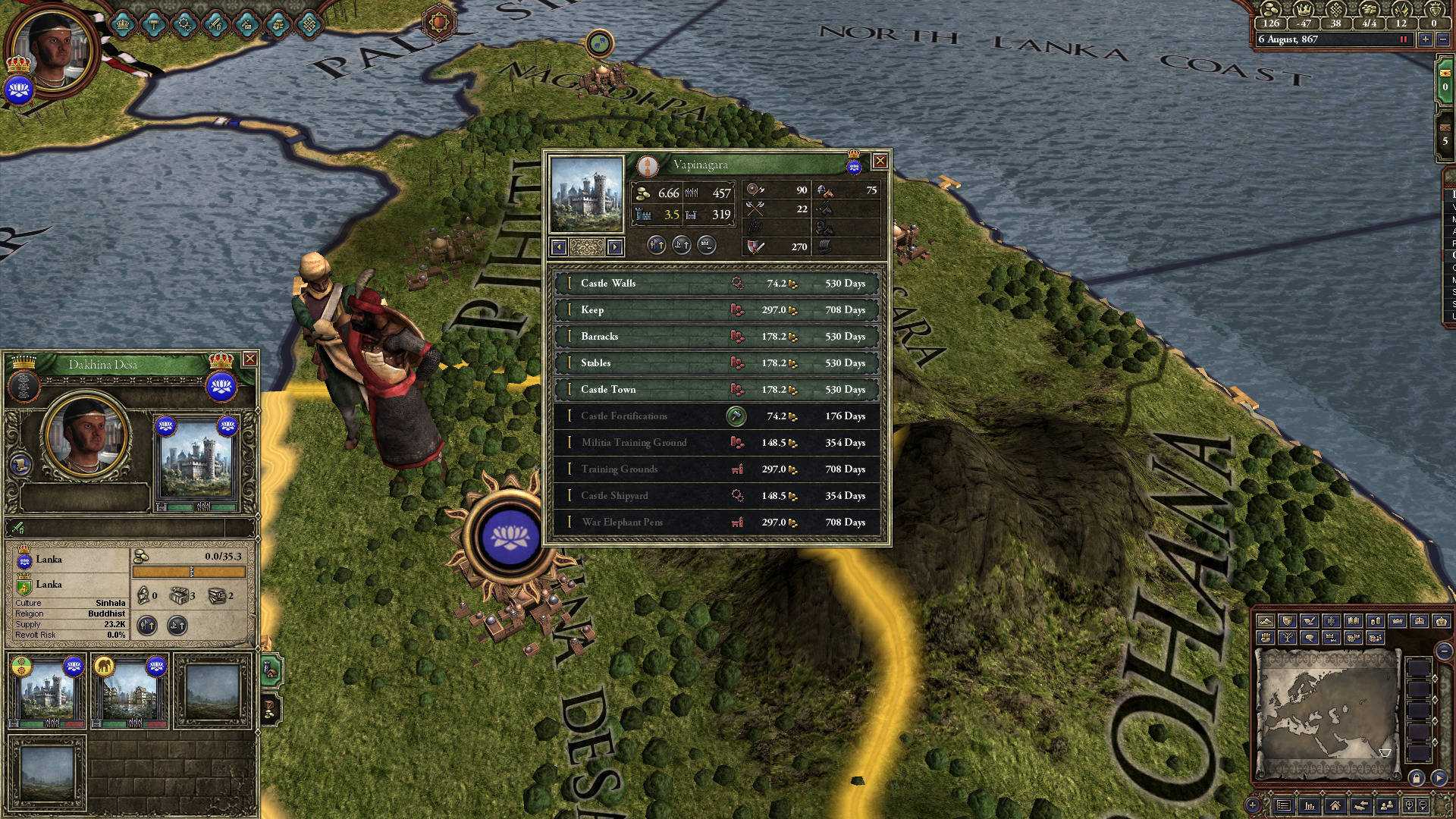The width and height of the screenshot is (1456, 819).
Task: Make Vapinagara your capital via crown icon
Action: pyautogui.click(x=706, y=246)
